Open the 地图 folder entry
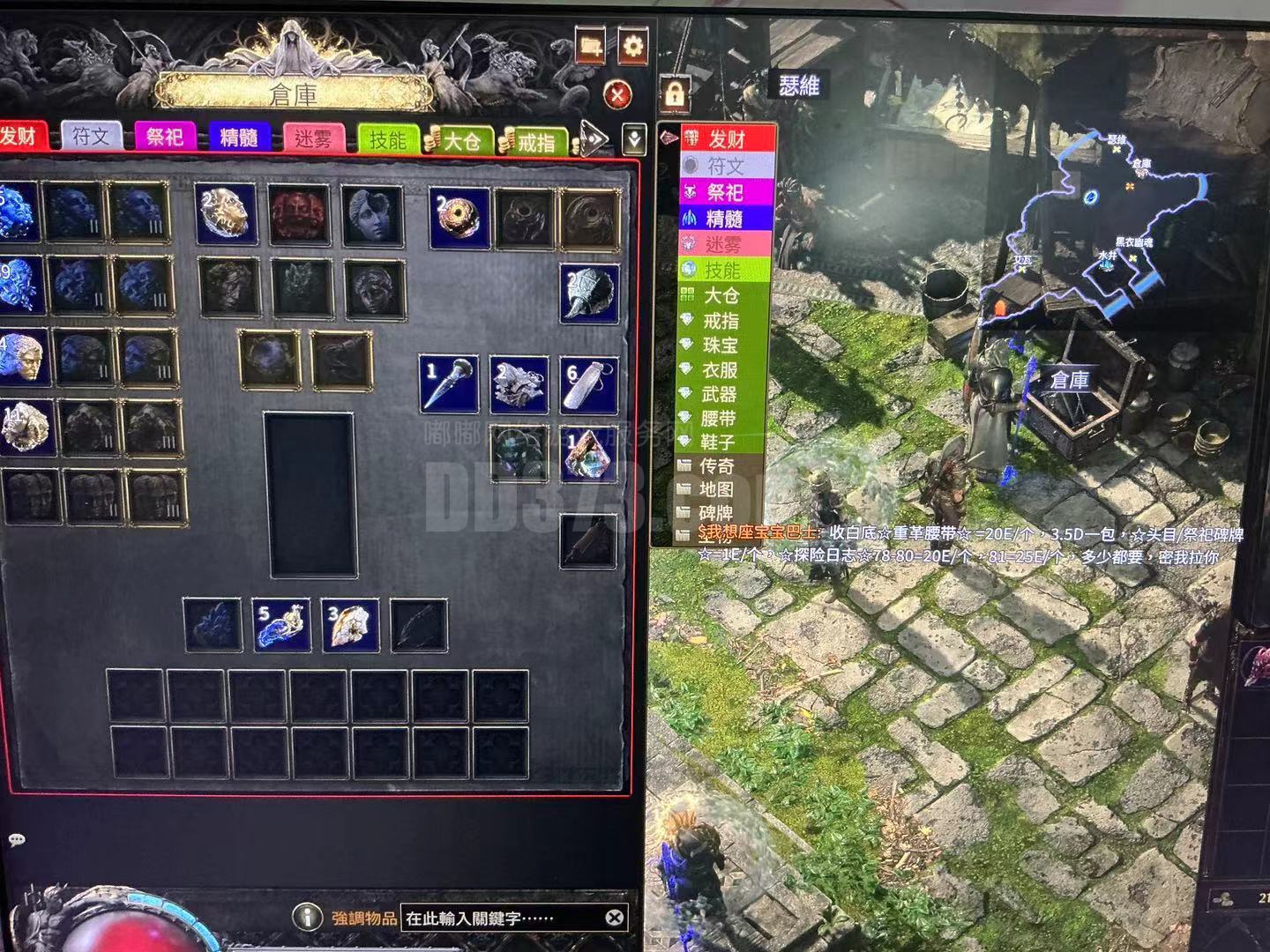Screen dimensions: 1270x952 click(x=716, y=489)
